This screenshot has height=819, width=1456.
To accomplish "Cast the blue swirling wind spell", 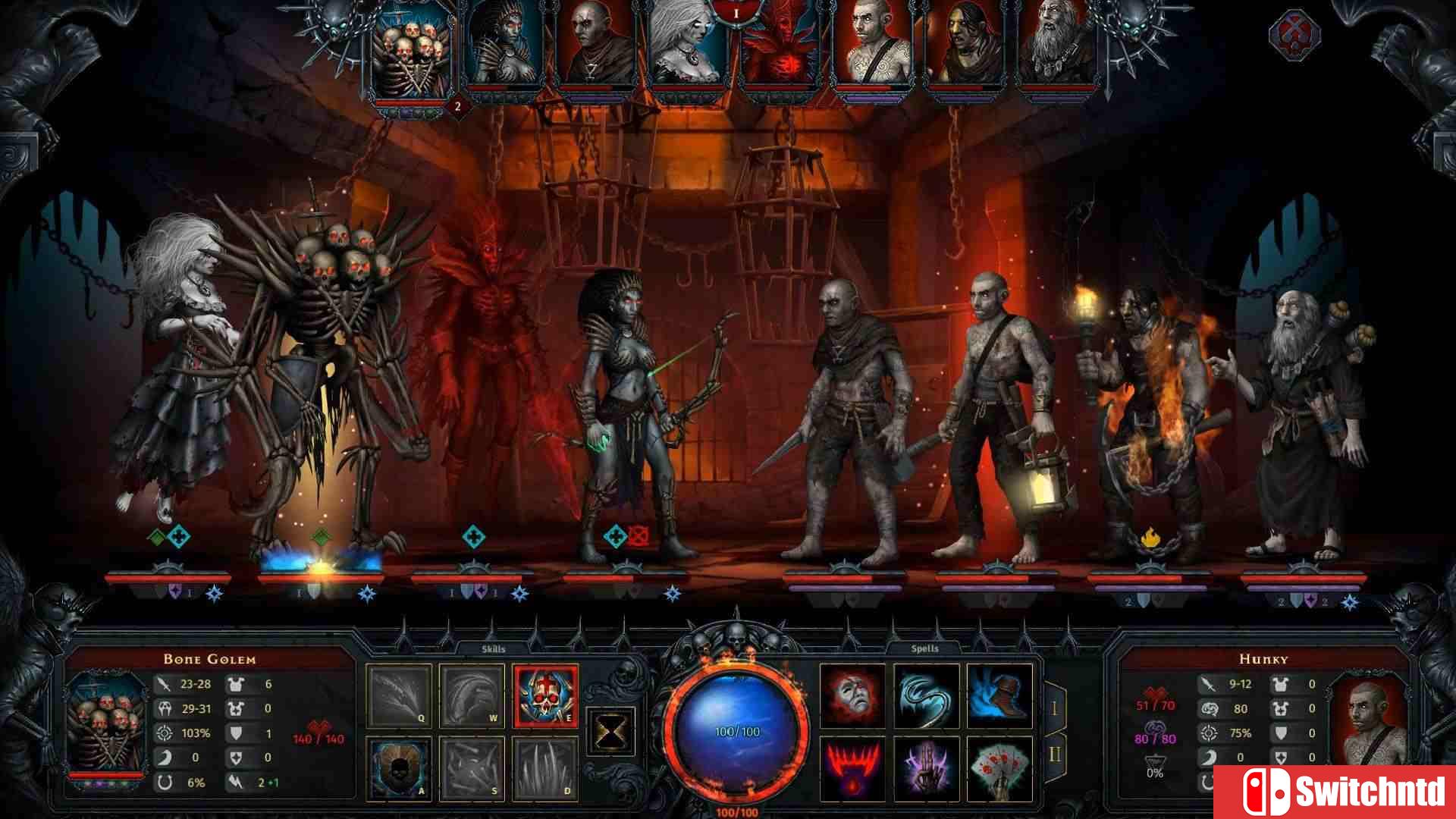I will 926,695.
